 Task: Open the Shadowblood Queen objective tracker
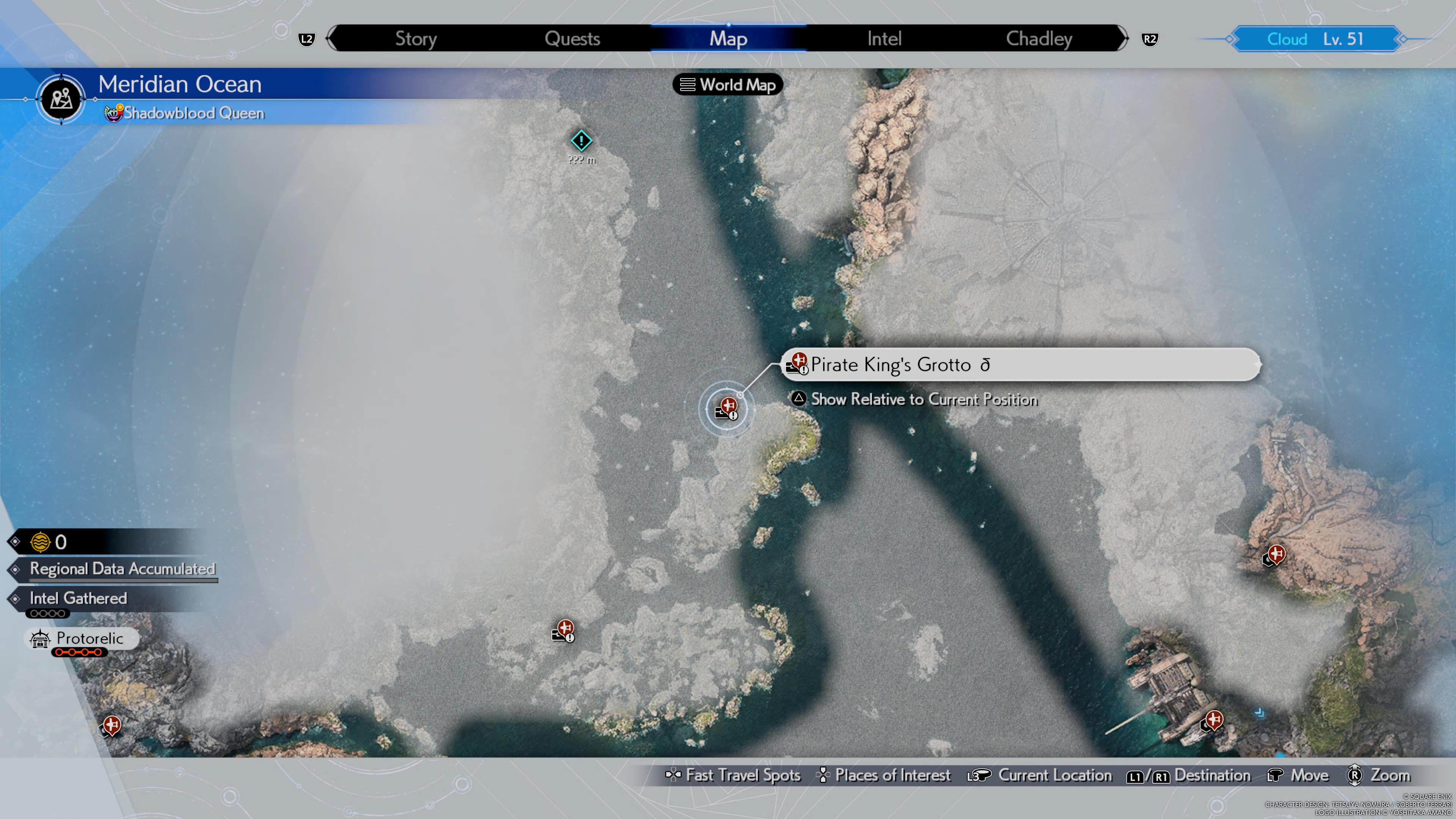pos(185,113)
